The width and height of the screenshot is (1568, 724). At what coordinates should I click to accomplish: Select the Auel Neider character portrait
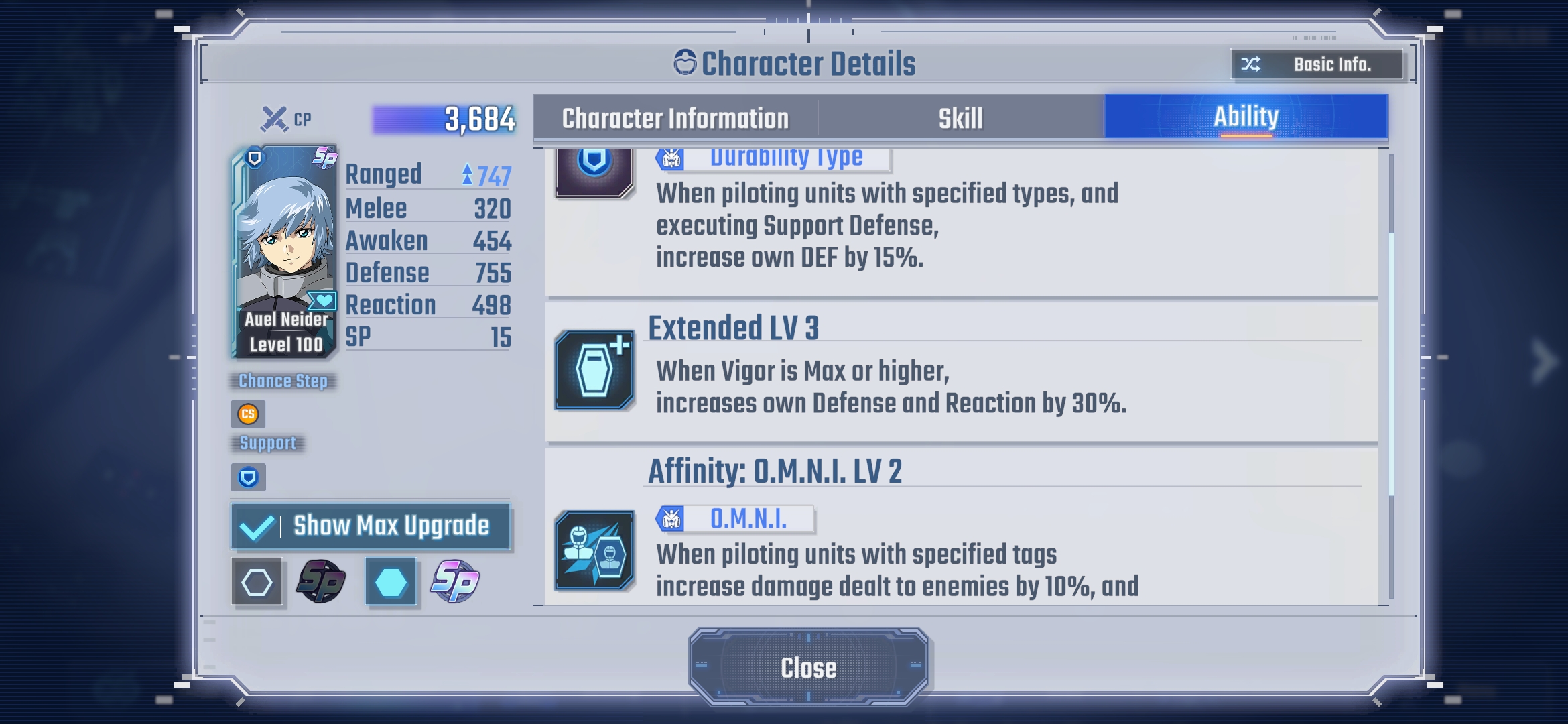coord(285,251)
